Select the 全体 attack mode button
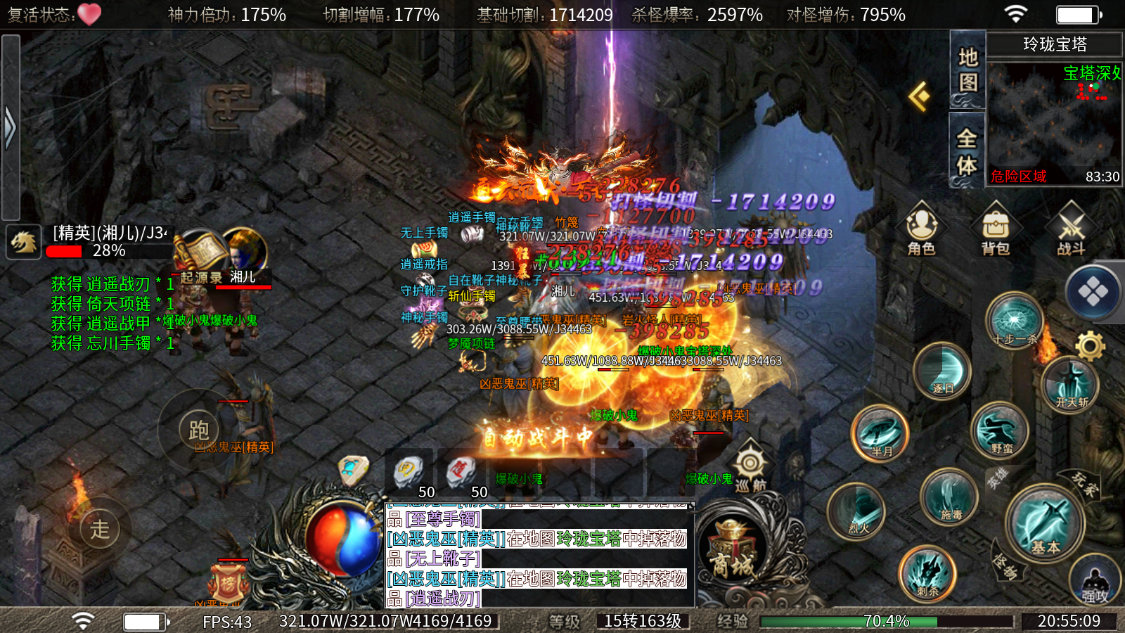Viewport: 1125px width, 633px height. 967,150
